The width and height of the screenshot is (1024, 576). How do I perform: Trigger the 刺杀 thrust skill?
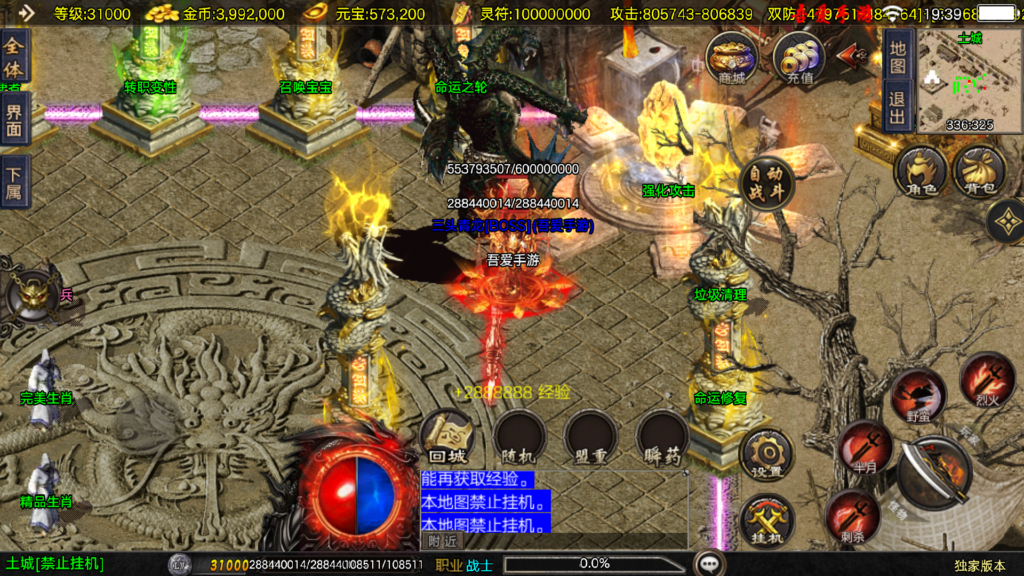[x=853, y=516]
